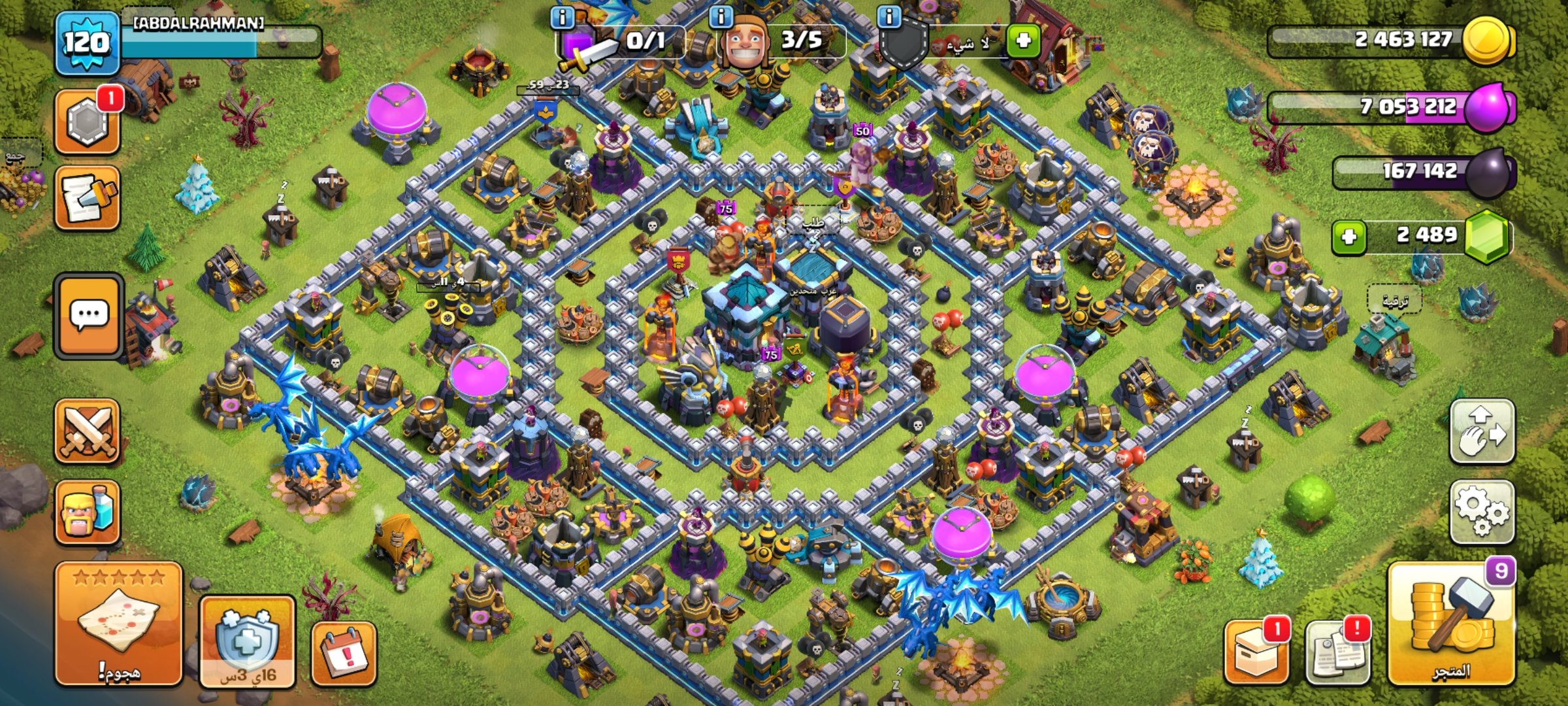Open the Attack map button
This screenshot has width=1568, height=706.
[118, 624]
